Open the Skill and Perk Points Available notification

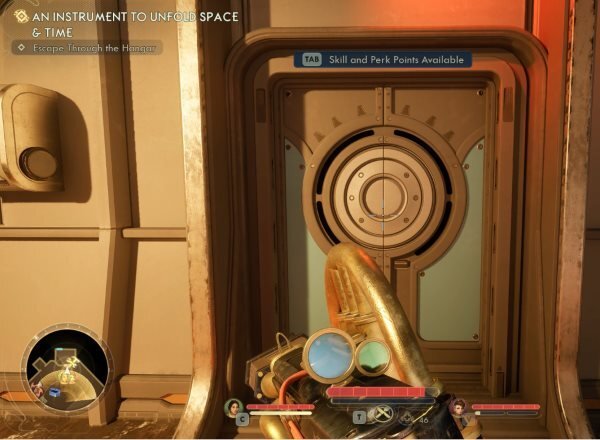[x=382, y=60]
